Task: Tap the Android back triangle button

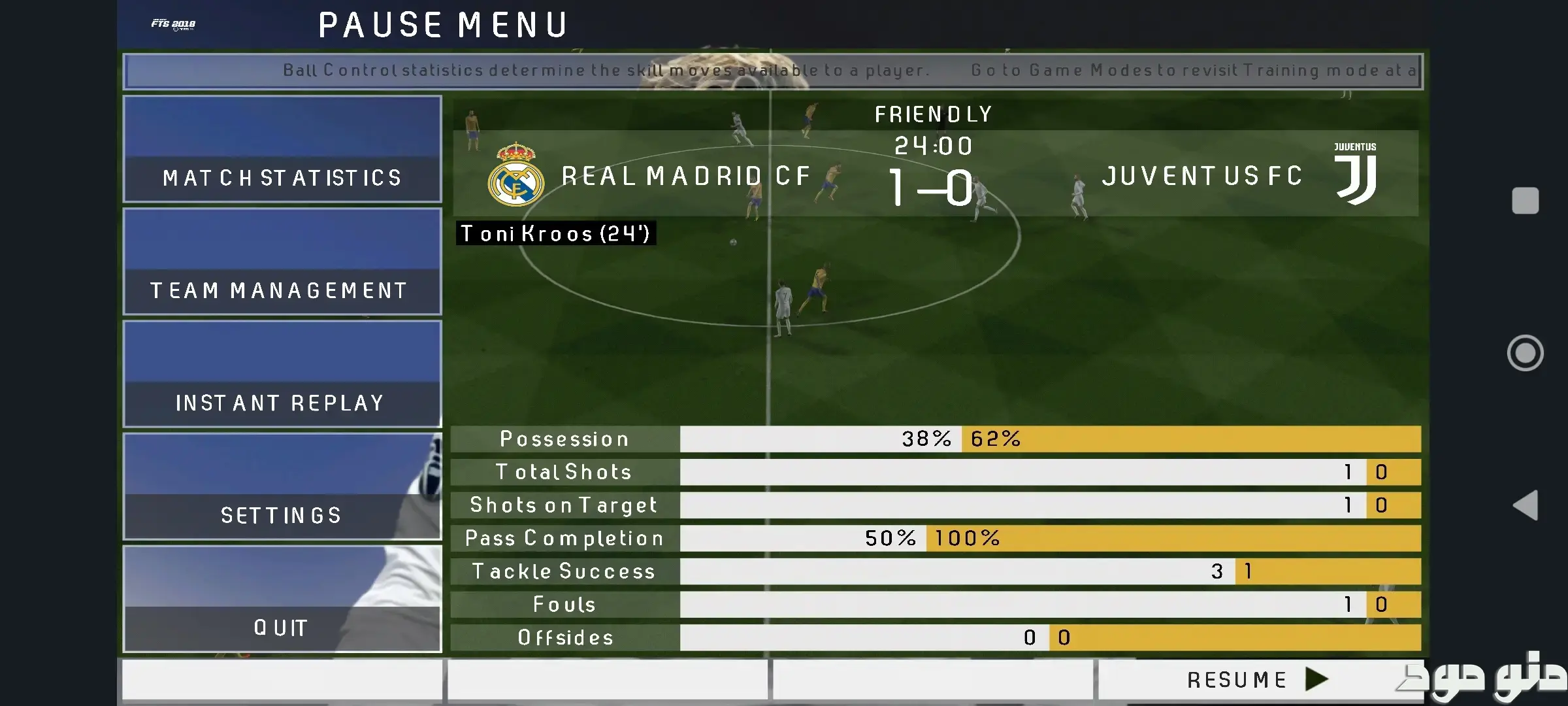Action: point(1526,505)
